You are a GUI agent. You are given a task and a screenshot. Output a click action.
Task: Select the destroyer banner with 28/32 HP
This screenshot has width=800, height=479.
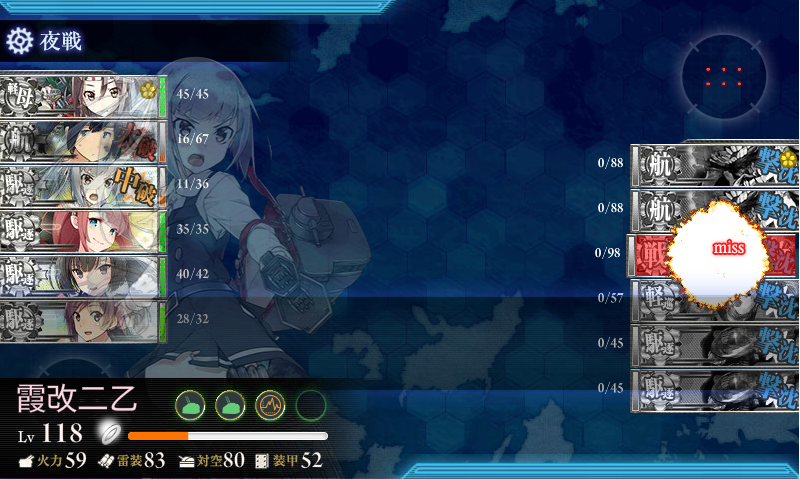tap(82, 321)
